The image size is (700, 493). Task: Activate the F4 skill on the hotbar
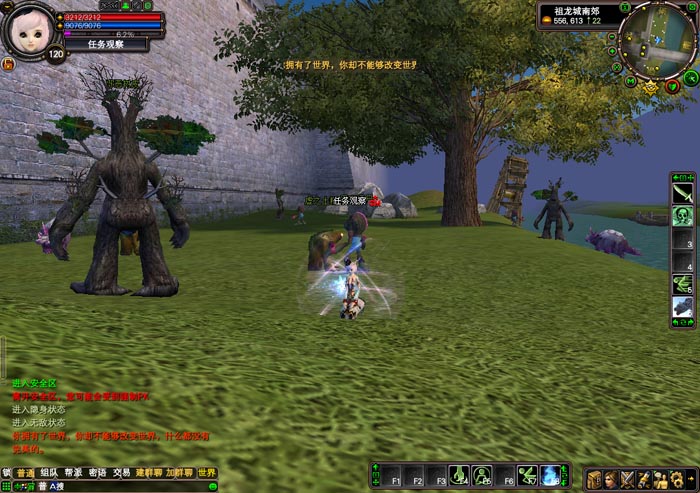click(458, 477)
